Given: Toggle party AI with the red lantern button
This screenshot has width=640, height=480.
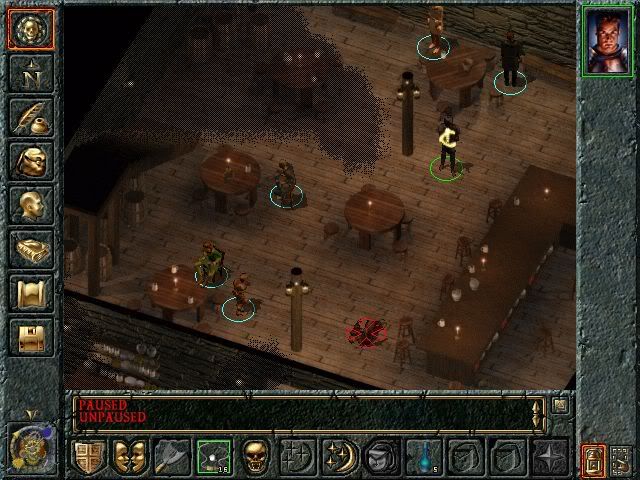Looking at the screenshot, I should coord(593,458).
